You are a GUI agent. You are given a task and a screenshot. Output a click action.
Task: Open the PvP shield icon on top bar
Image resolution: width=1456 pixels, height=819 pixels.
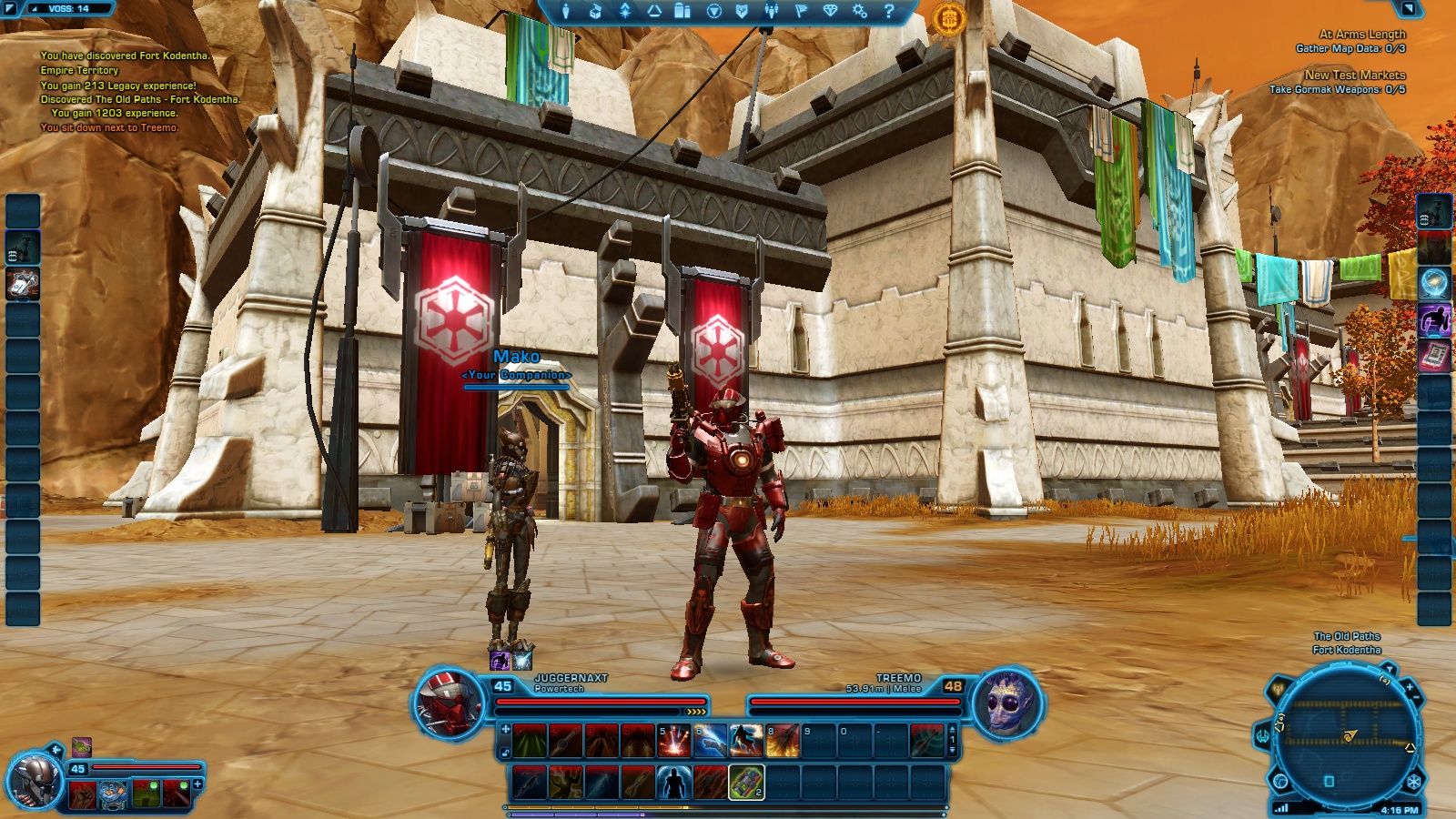click(743, 11)
